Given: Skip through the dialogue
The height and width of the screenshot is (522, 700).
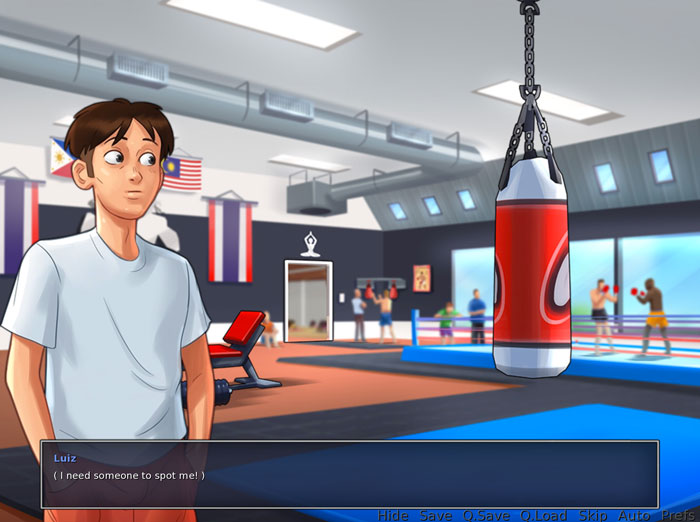Looking at the screenshot, I should (593, 515).
